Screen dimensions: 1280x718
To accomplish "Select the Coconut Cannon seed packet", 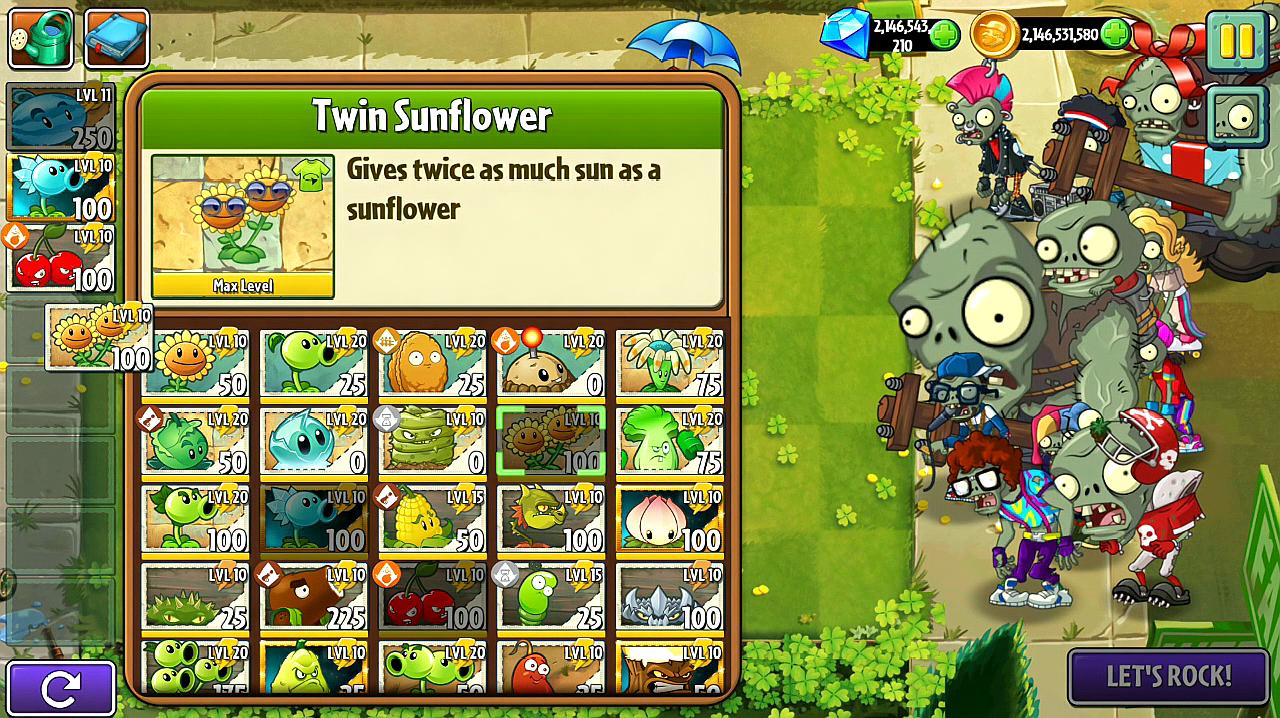I will tap(314, 596).
